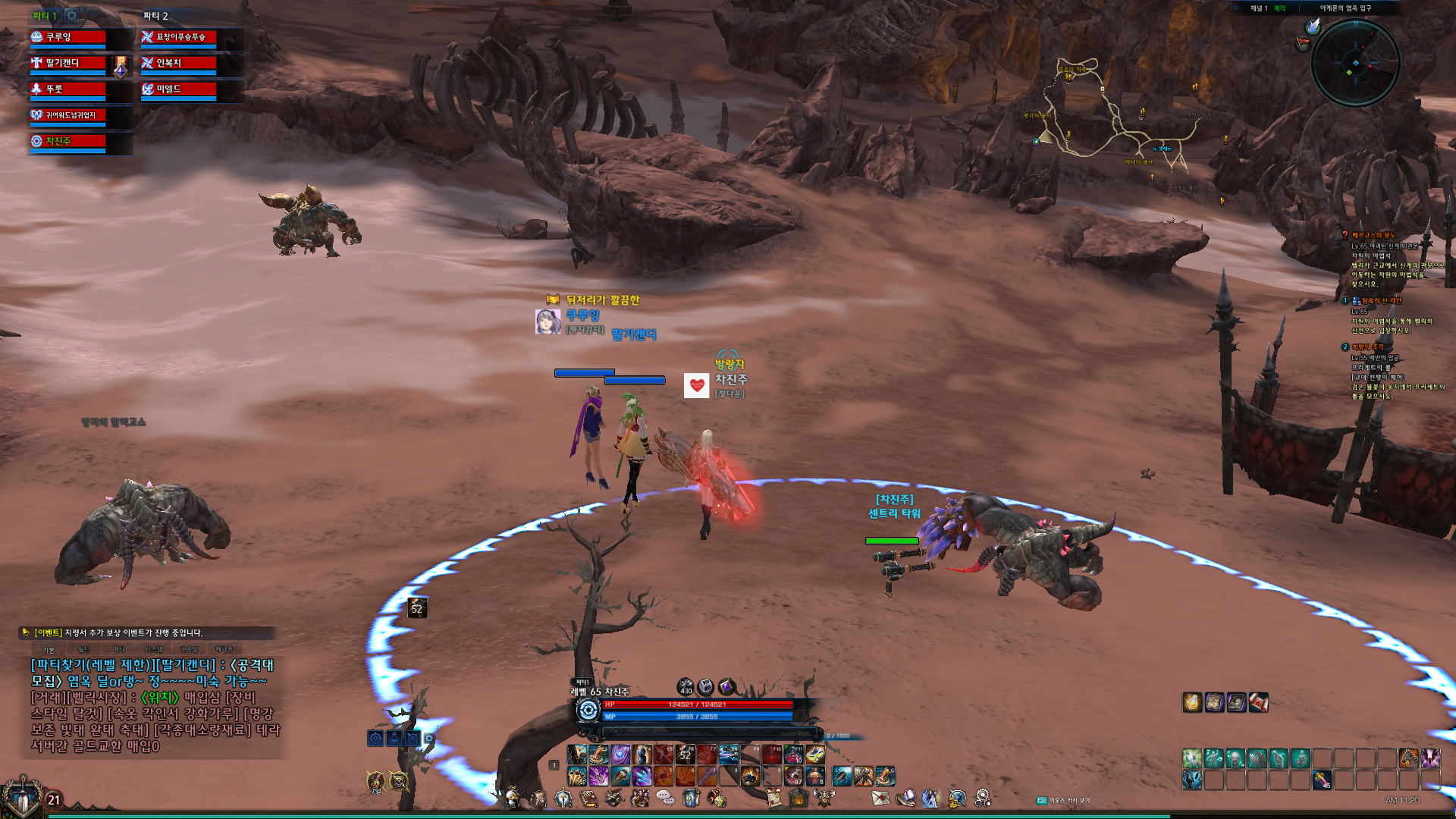Open the skill book icon

[x=588, y=798]
